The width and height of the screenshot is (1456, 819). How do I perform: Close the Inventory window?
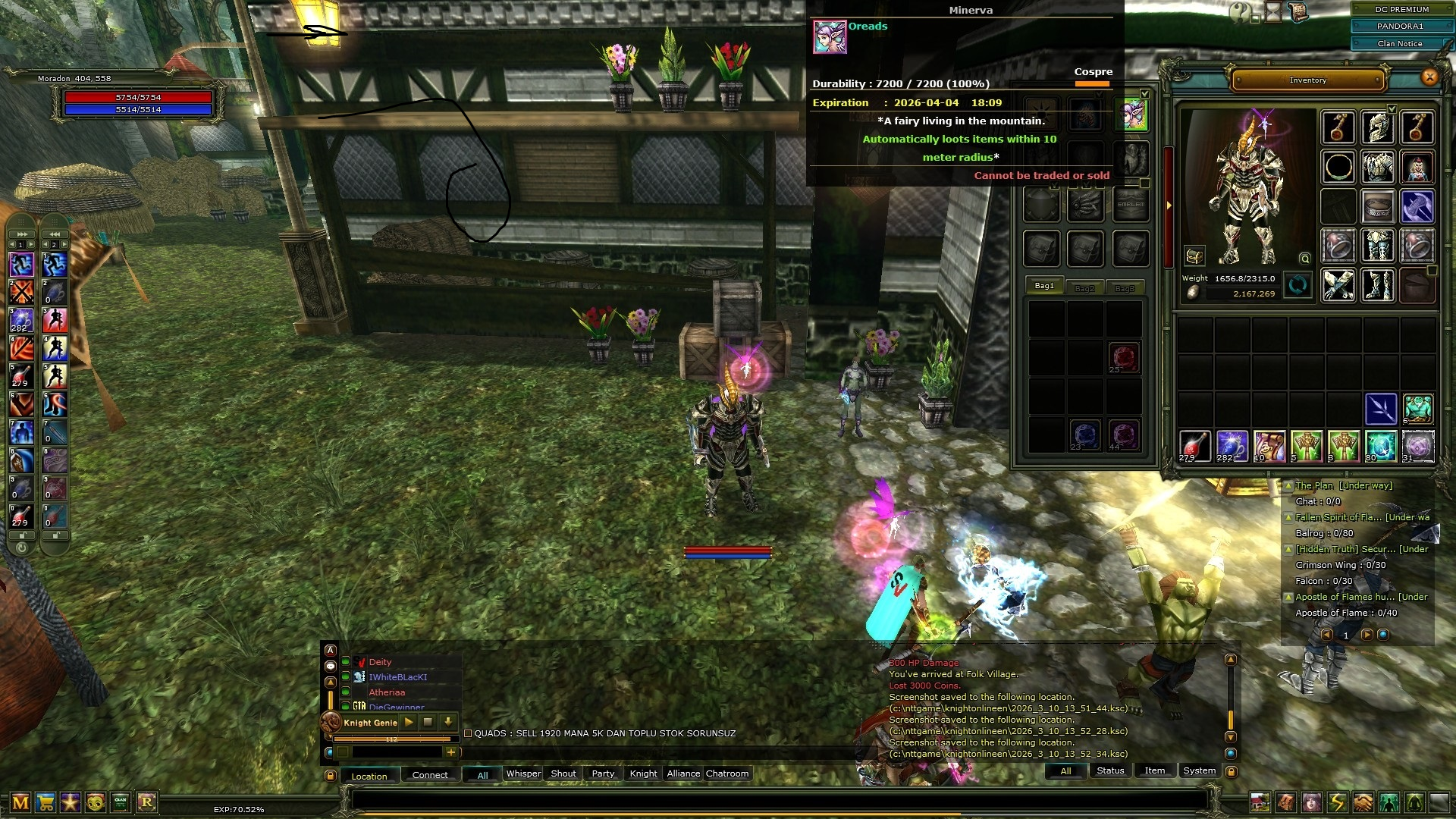click(1429, 77)
